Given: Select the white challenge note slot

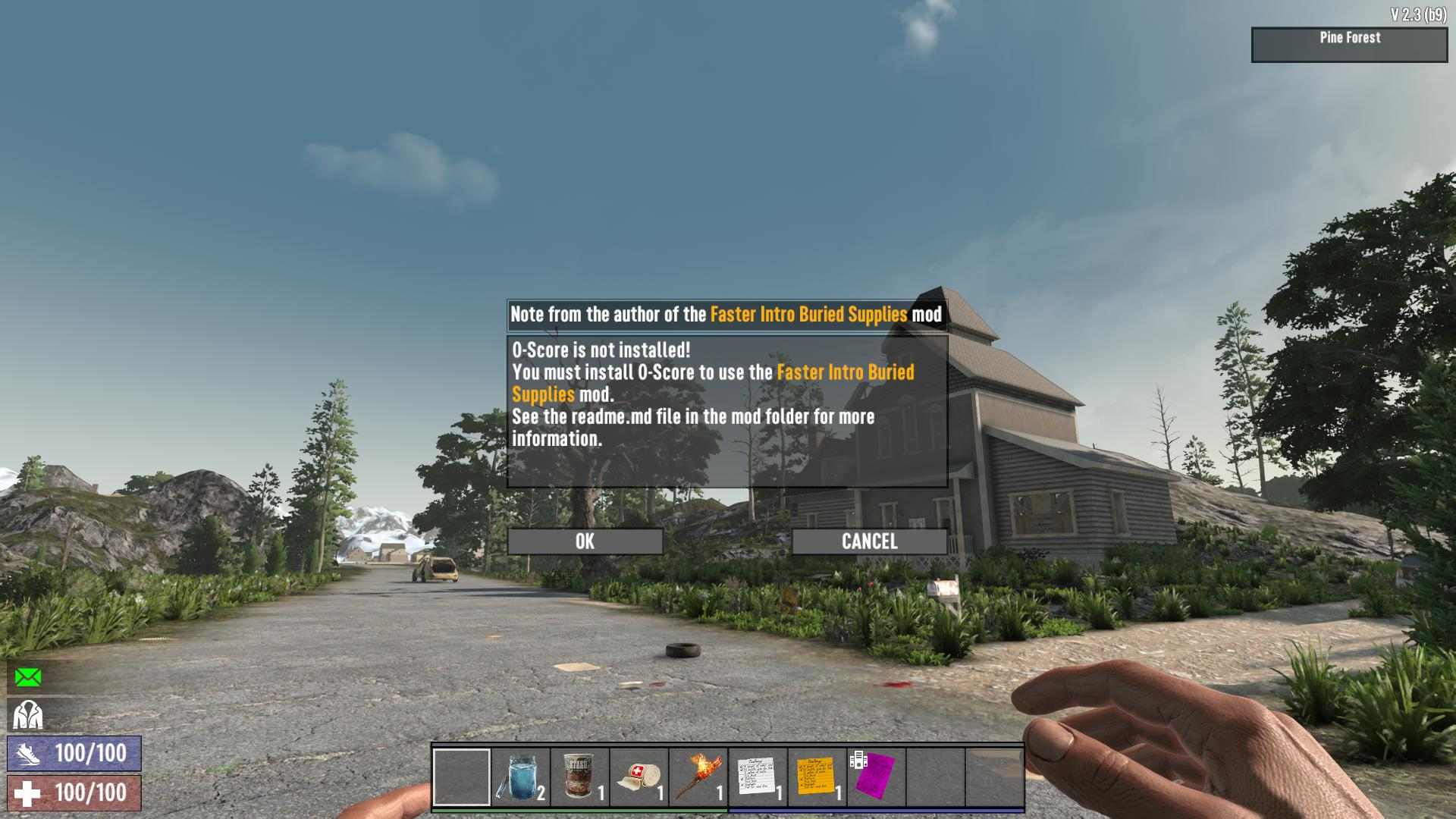Looking at the screenshot, I should [x=757, y=777].
